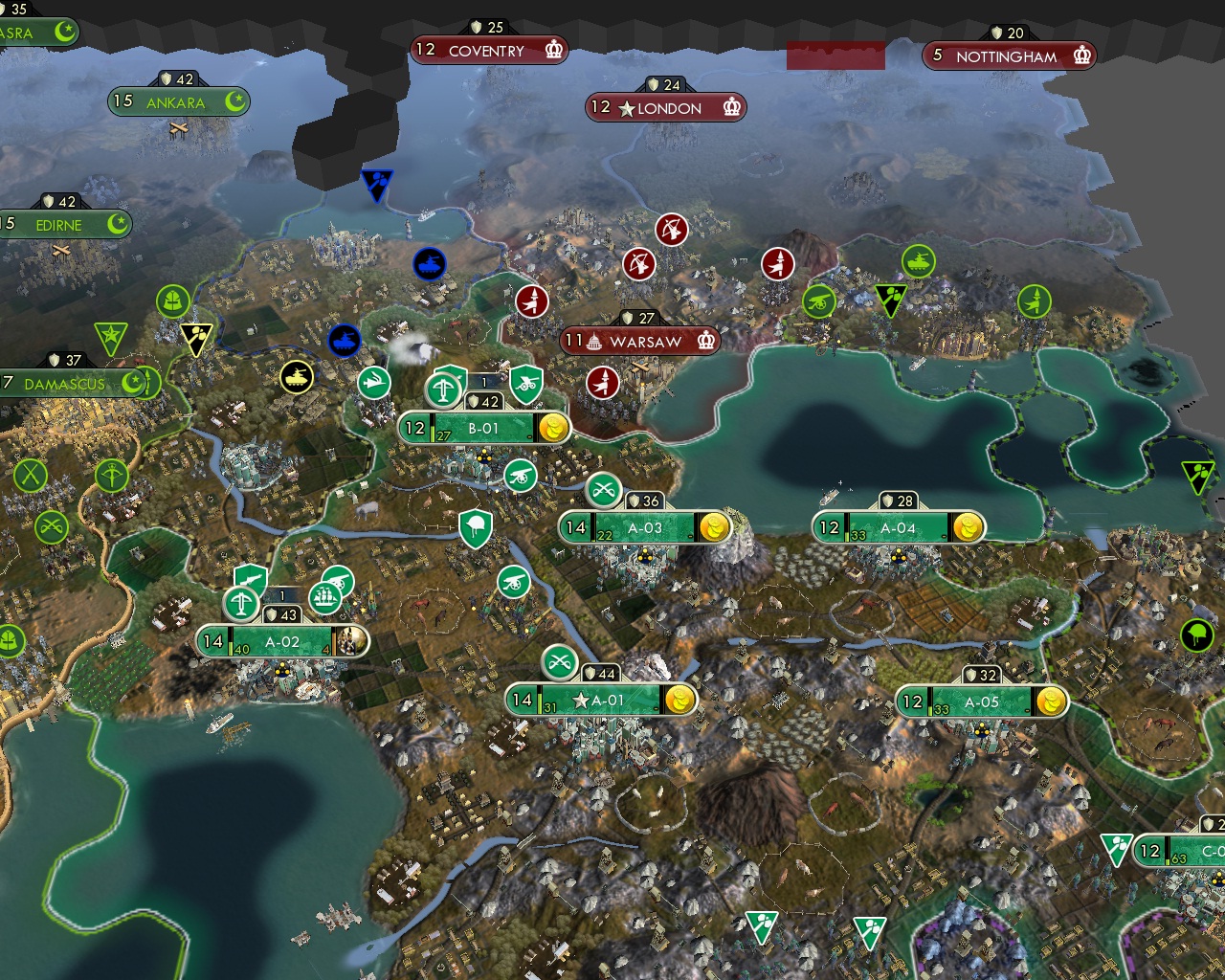Select the rocket artillery unit at the far east edge

pos(1036,300)
